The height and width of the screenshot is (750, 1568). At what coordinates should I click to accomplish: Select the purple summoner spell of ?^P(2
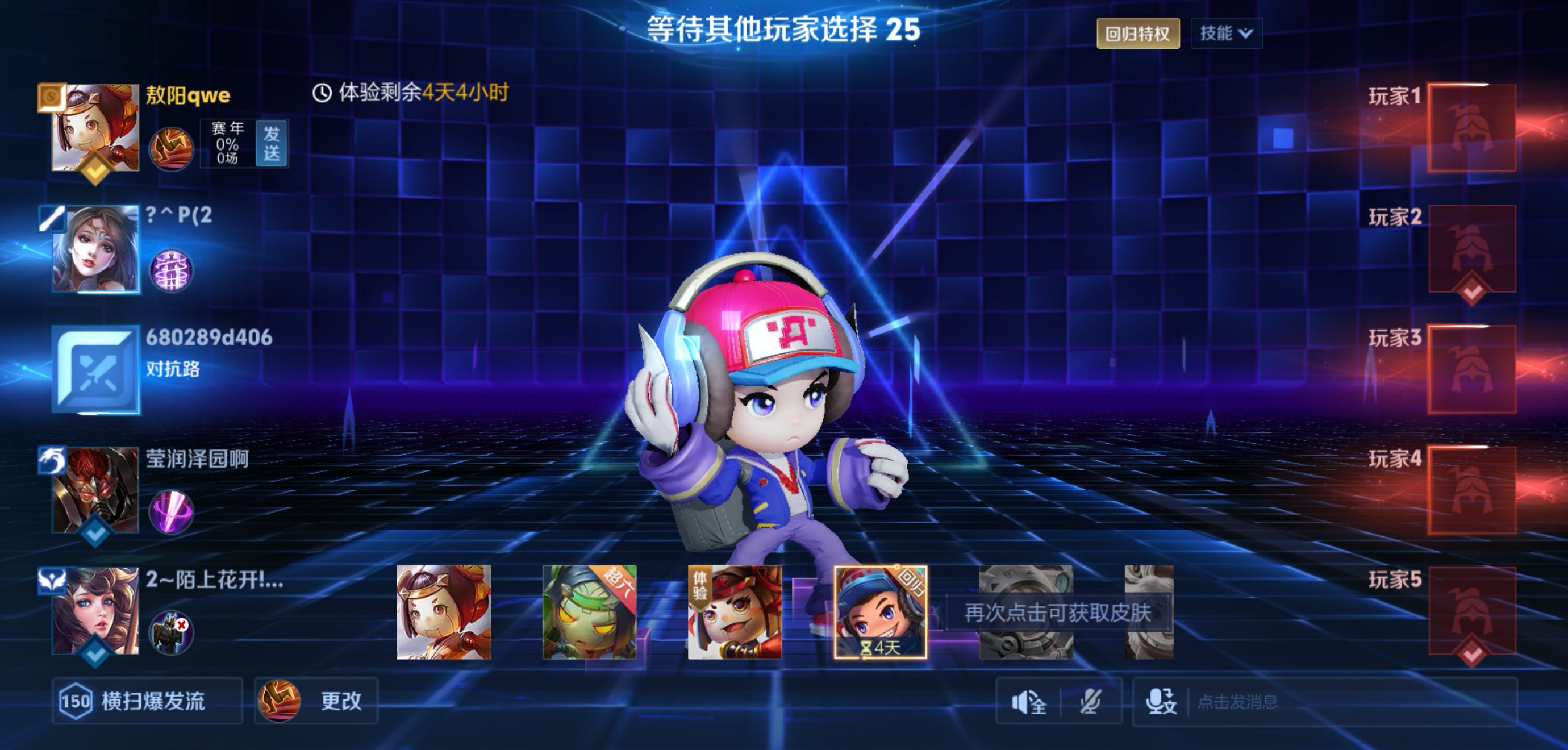tap(171, 270)
